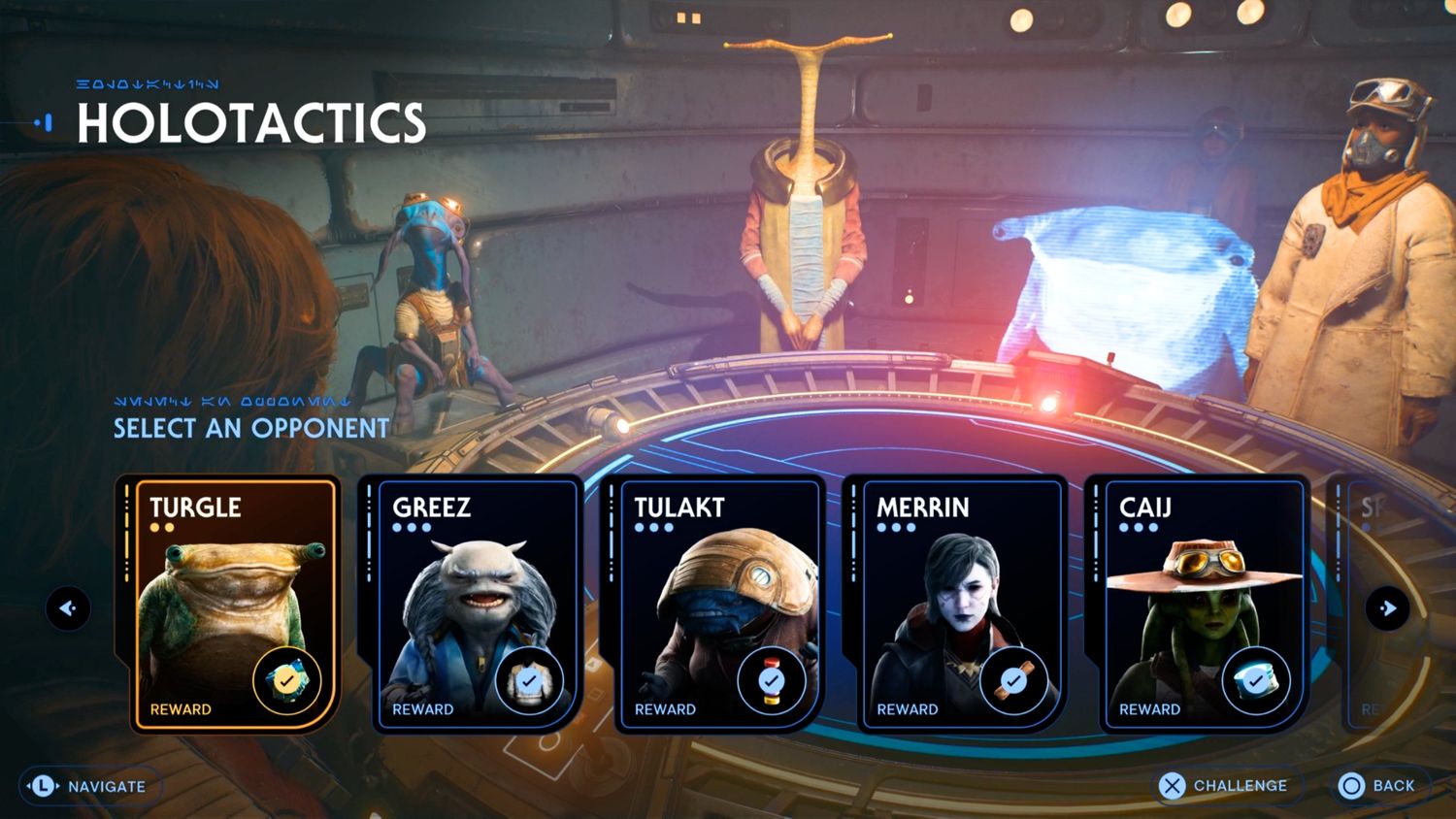Image resolution: width=1456 pixels, height=819 pixels.
Task: Select the Turgle opponent card
Action: [x=233, y=602]
